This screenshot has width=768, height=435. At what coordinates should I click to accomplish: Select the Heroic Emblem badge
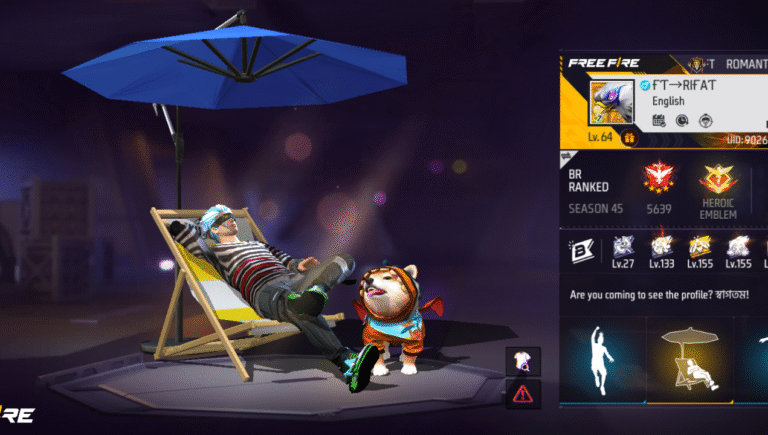(716, 180)
